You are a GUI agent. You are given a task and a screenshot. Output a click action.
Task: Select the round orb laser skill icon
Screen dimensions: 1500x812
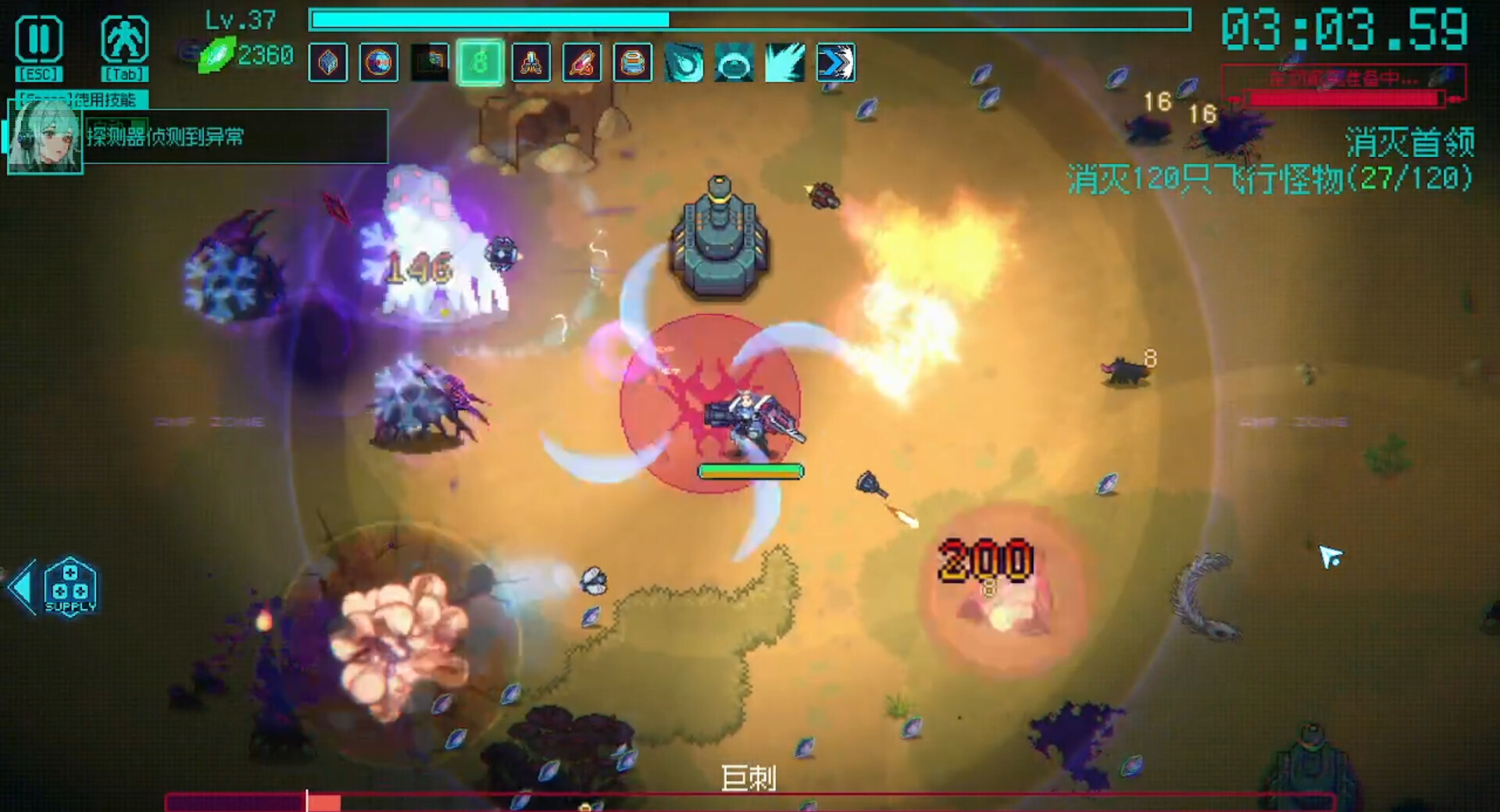tap(379, 62)
